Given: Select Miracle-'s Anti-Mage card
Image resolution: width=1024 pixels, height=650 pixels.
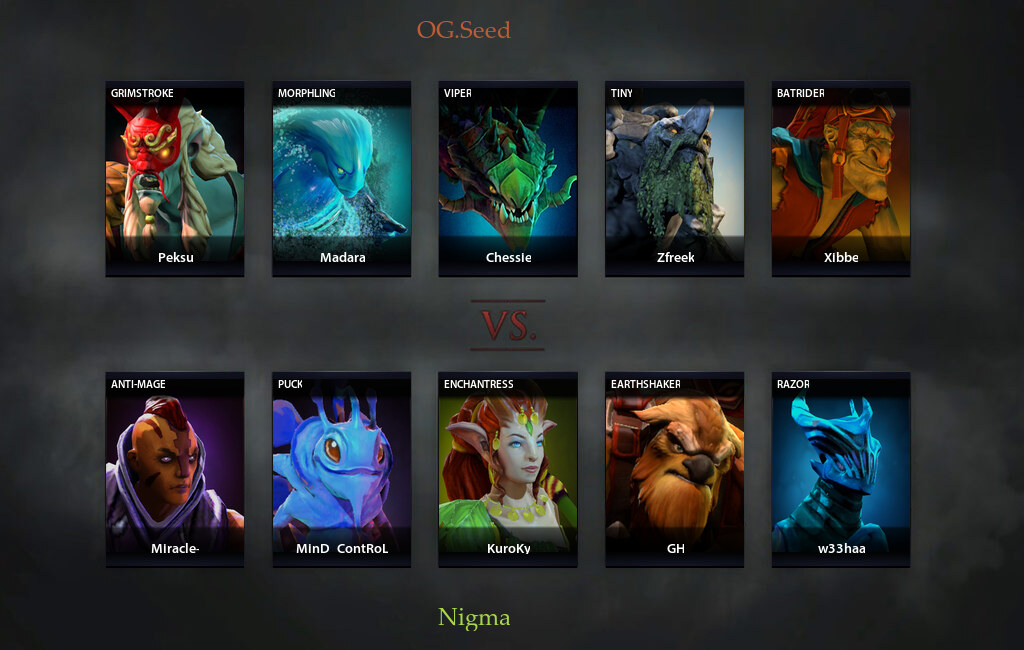Looking at the screenshot, I should point(175,469).
